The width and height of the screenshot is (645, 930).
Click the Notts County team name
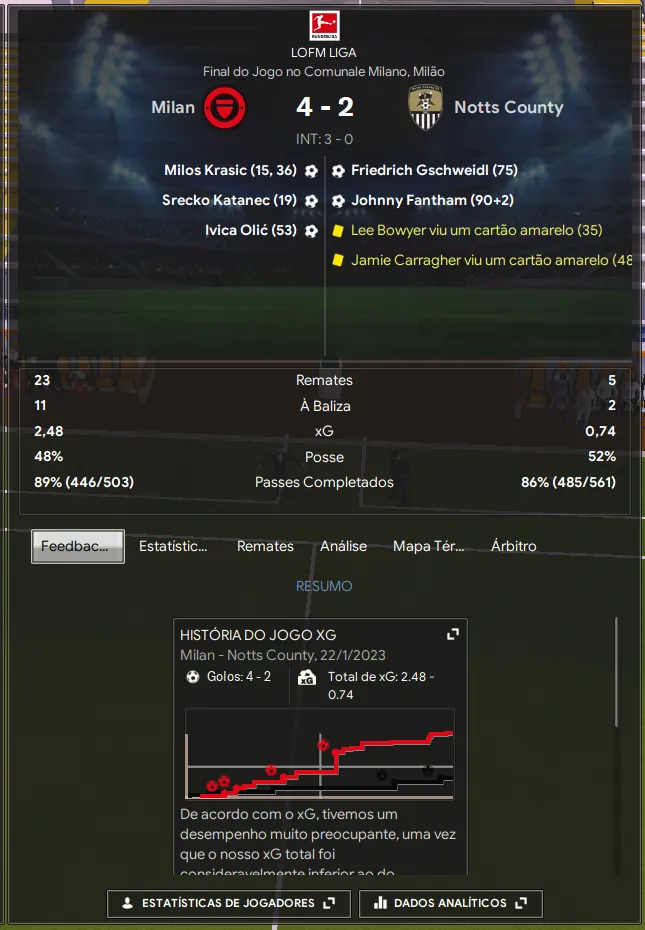pos(508,107)
